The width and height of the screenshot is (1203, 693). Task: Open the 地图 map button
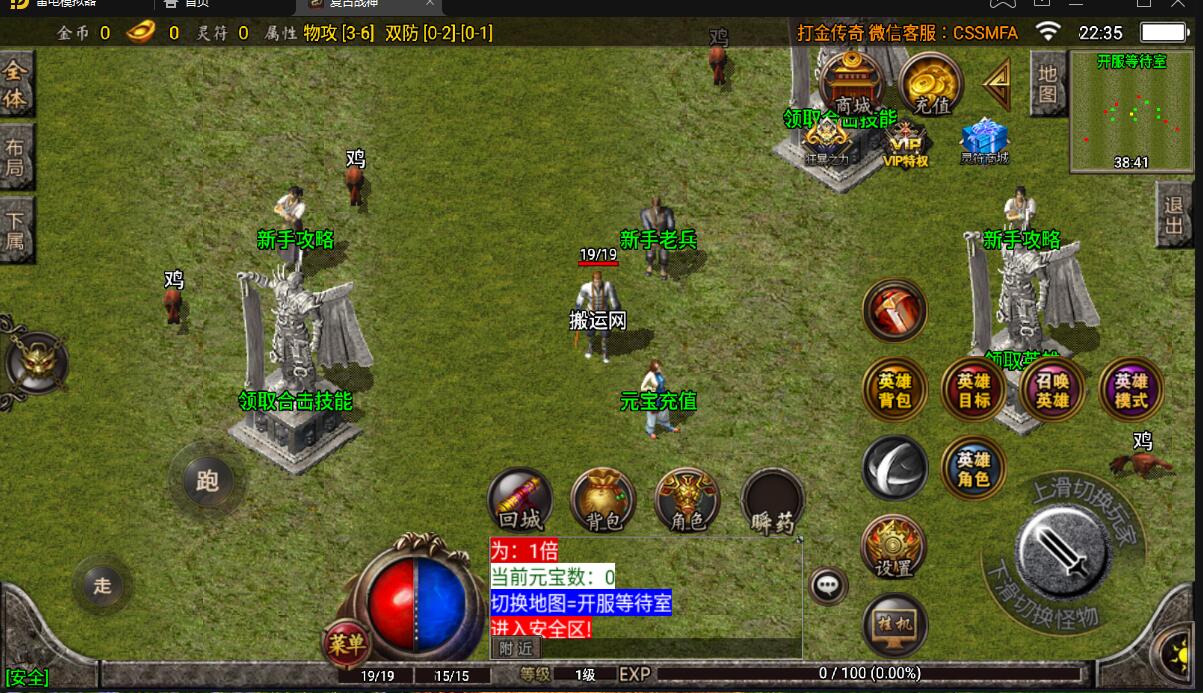click(x=1047, y=83)
